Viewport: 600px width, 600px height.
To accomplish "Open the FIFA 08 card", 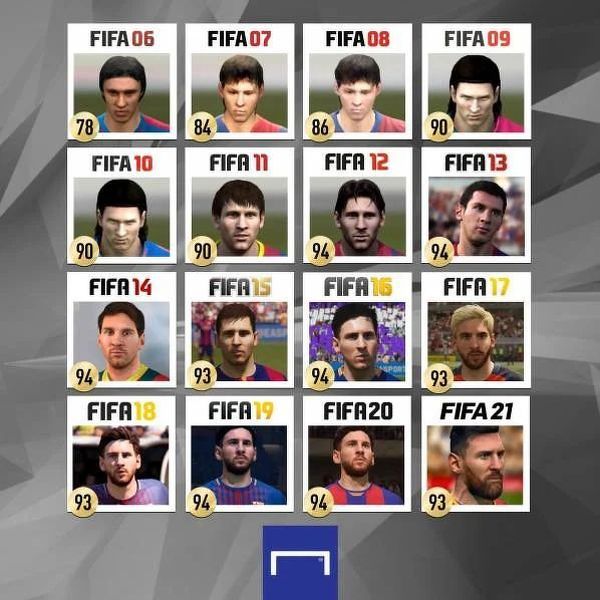I will 357,82.
